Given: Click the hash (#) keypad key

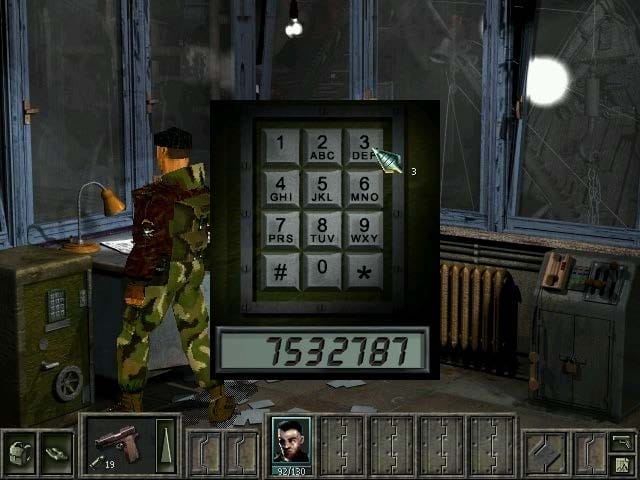Looking at the screenshot, I should tap(281, 270).
